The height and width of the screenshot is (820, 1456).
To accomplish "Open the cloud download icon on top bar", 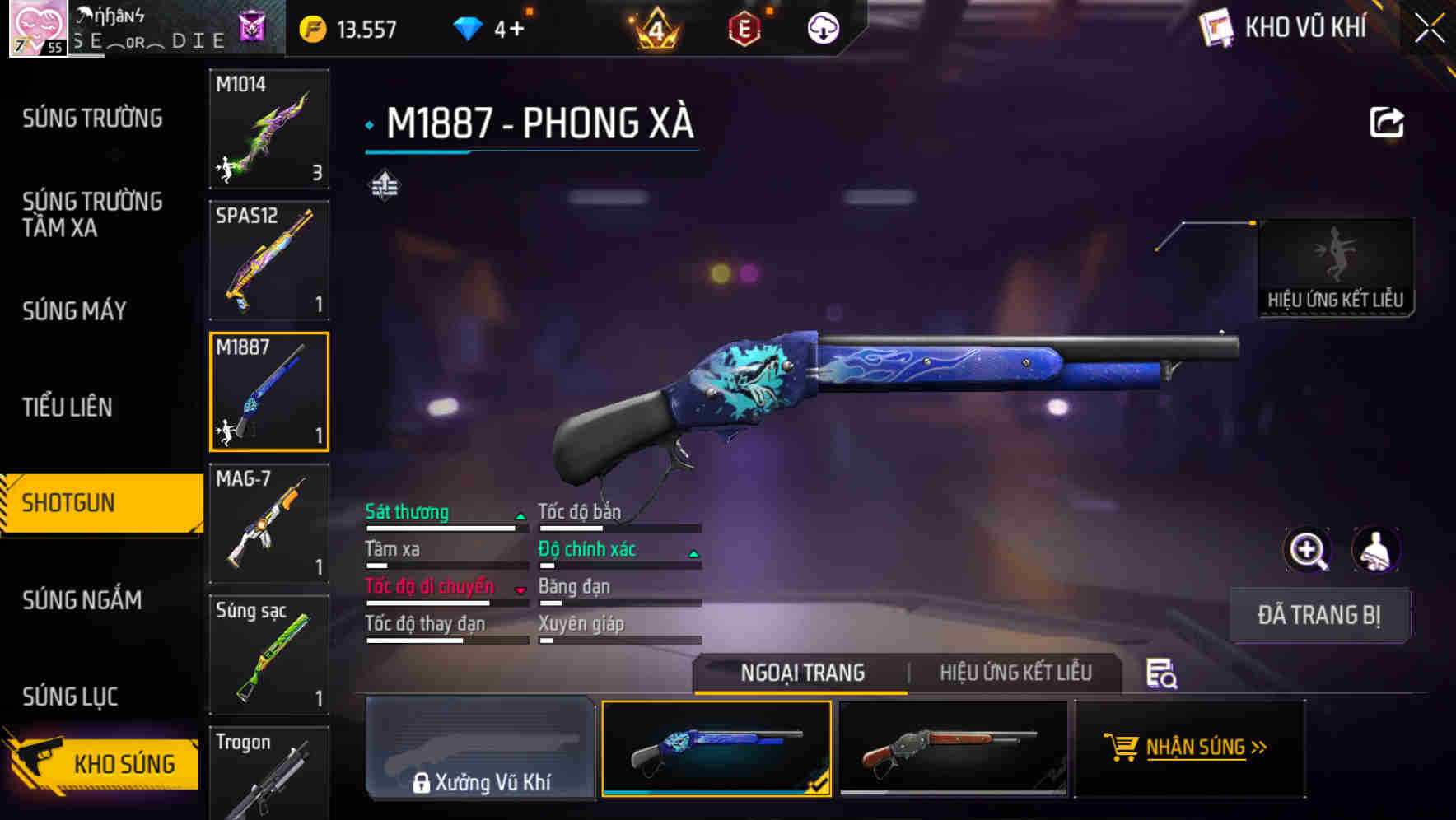I will click(x=822, y=27).
